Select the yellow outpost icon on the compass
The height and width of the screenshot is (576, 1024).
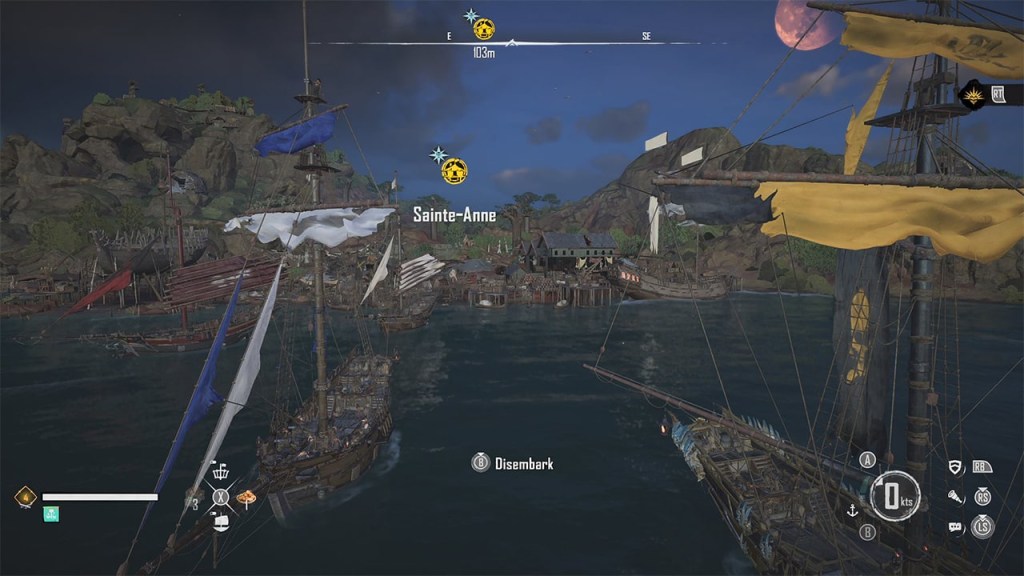coord(484,28)
